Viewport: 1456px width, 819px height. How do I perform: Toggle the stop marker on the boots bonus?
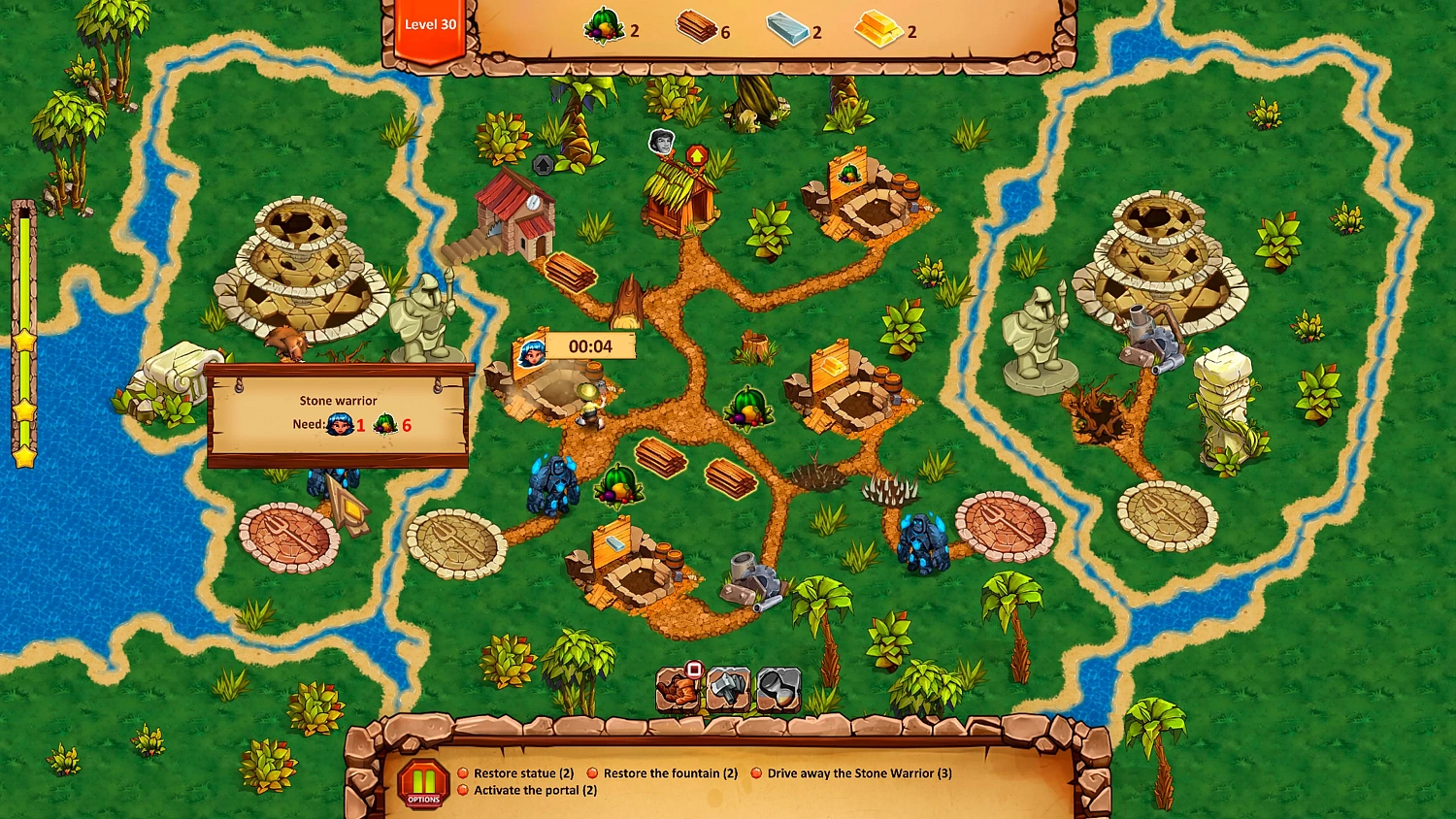pos(693,672)
